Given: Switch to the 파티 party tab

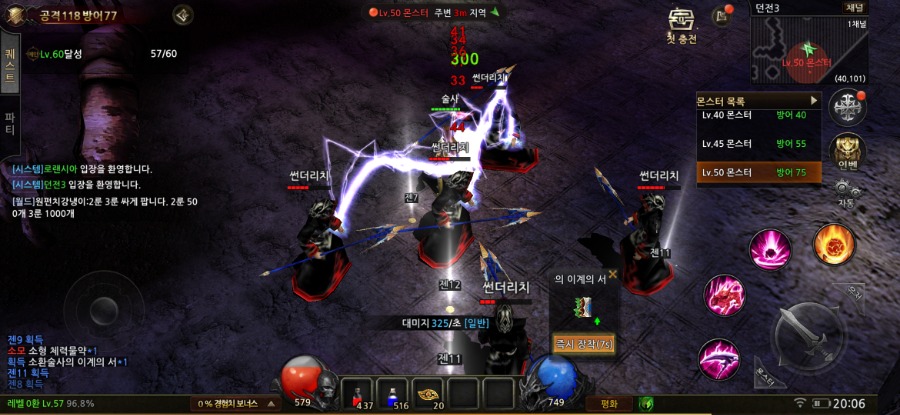Looking at the screenshot, I should [x=10, y=124].
